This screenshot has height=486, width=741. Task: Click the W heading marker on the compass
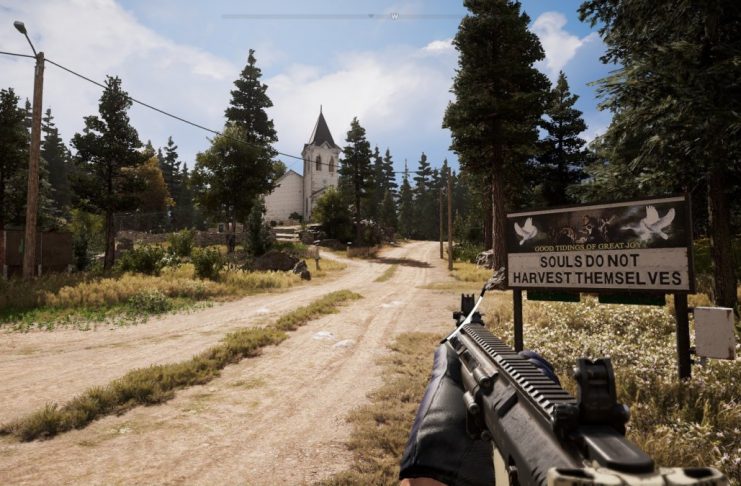[x=395, y=16]
